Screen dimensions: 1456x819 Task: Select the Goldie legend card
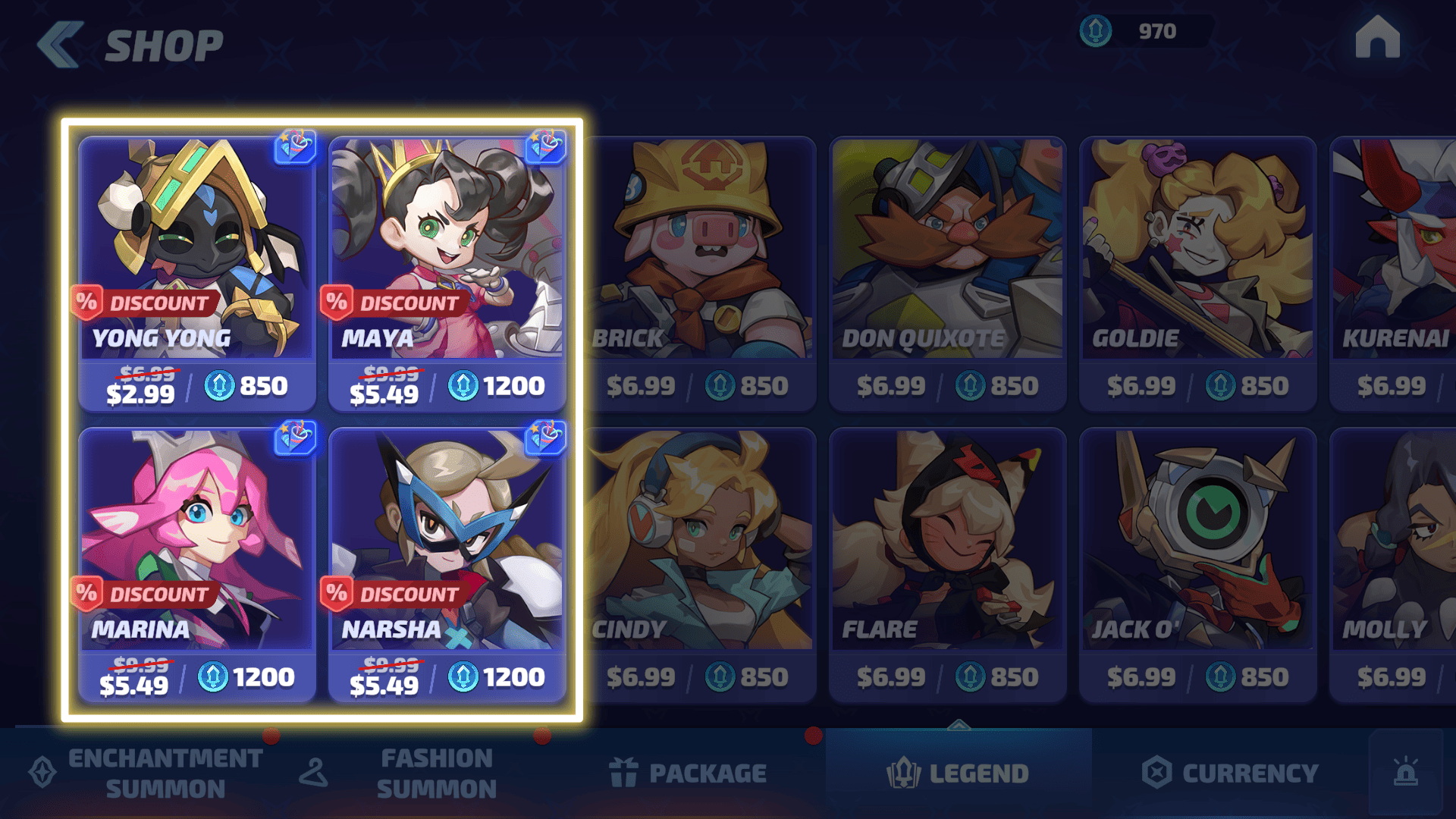point(1198,273)
